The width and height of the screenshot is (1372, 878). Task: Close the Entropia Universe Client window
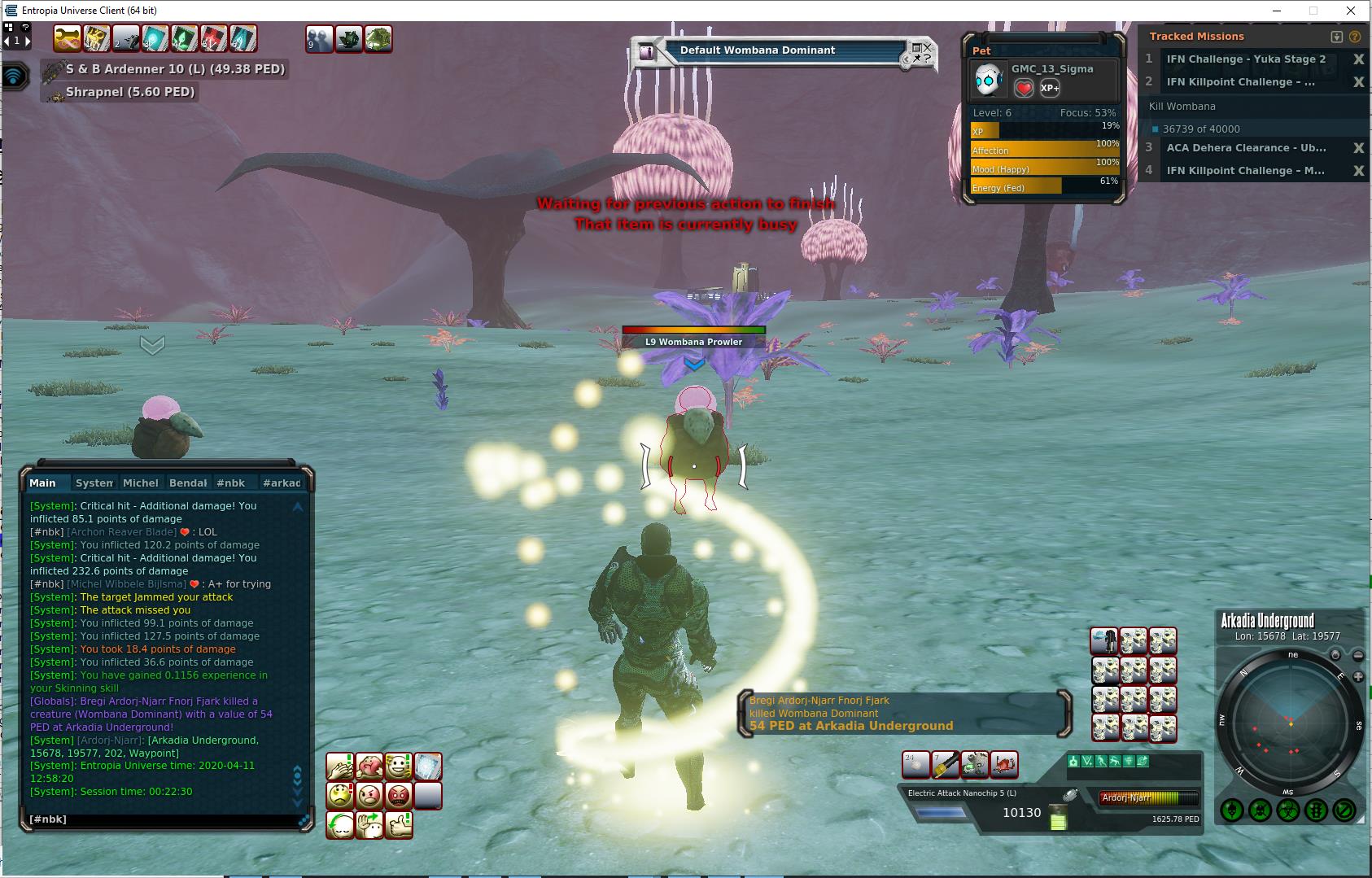1352,11
